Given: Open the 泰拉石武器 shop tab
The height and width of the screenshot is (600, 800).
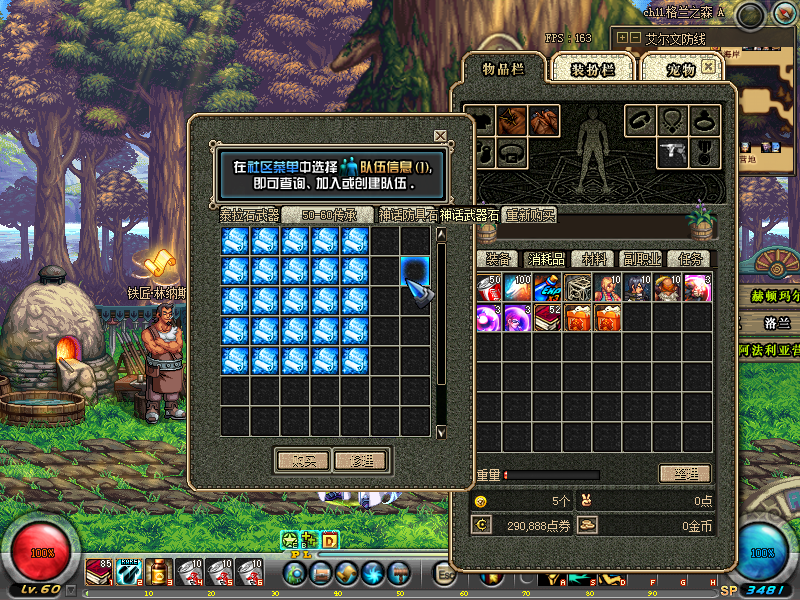Looking at the screenshot, I should coord(250,214).
